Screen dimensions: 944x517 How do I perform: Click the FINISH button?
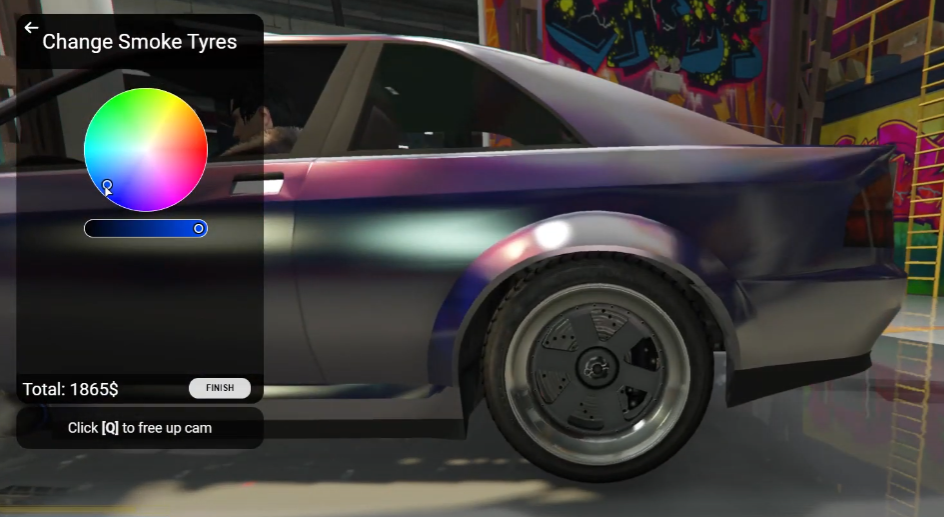pos(220,388)
